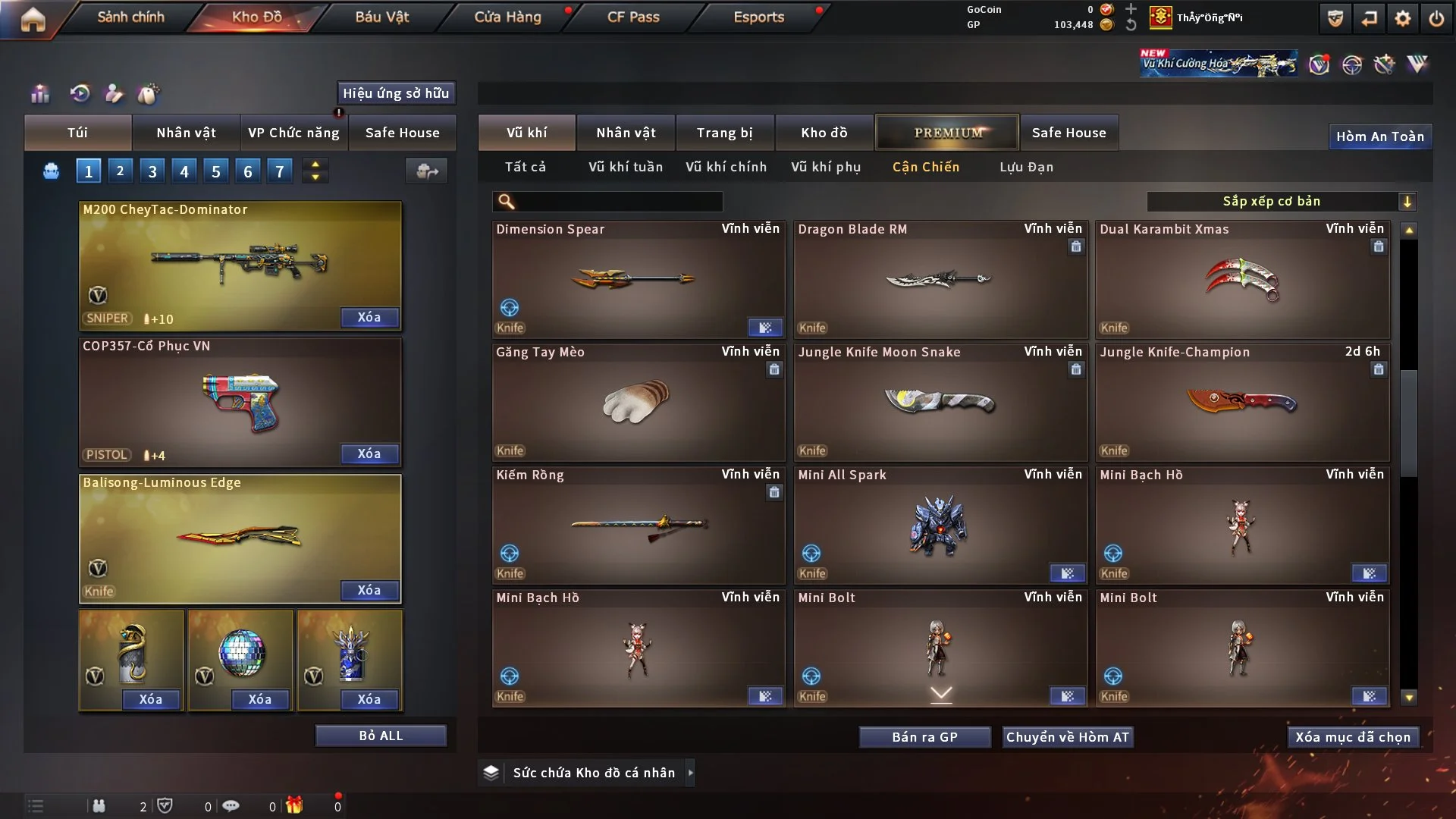Viewport: 1456px width, 819px height.
Task: Open the Hòm An Toàn safe box
Action: (x=1379, y=136)
